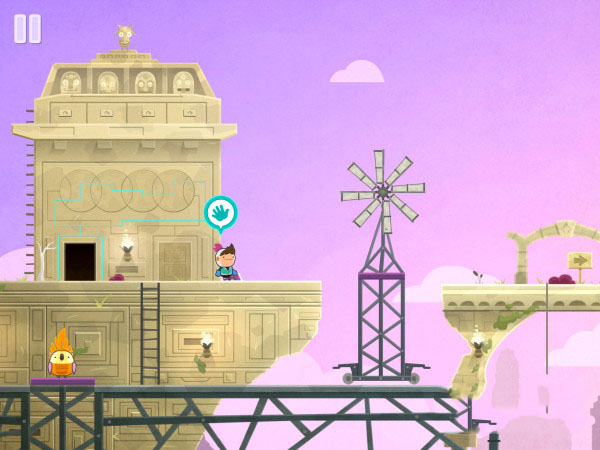Pause the game
Image resolution: width=600 pixels, height=450 pixels.
[x=27, y=28]
